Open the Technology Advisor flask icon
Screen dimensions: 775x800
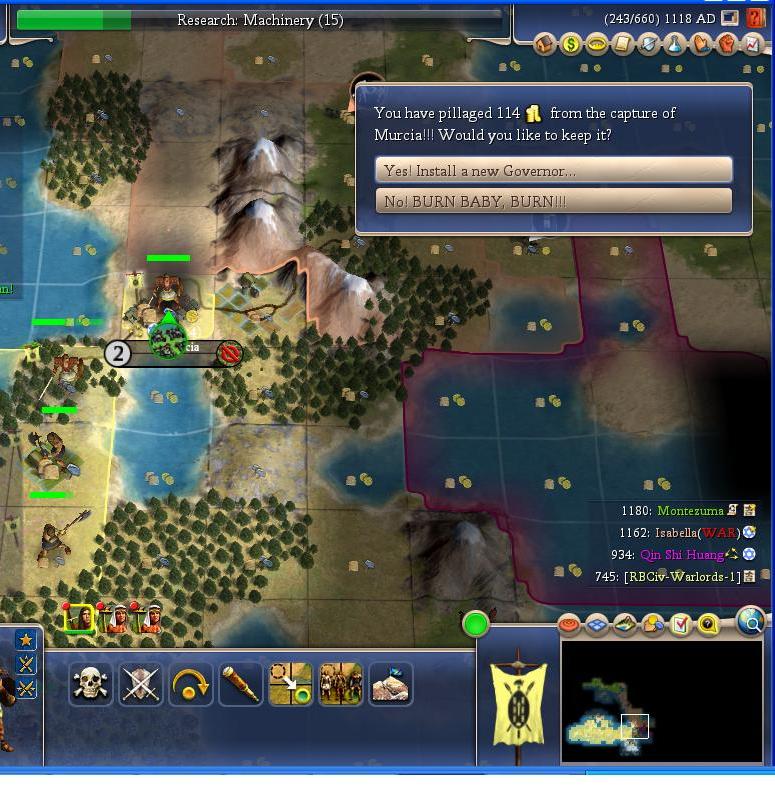point(675,44)
